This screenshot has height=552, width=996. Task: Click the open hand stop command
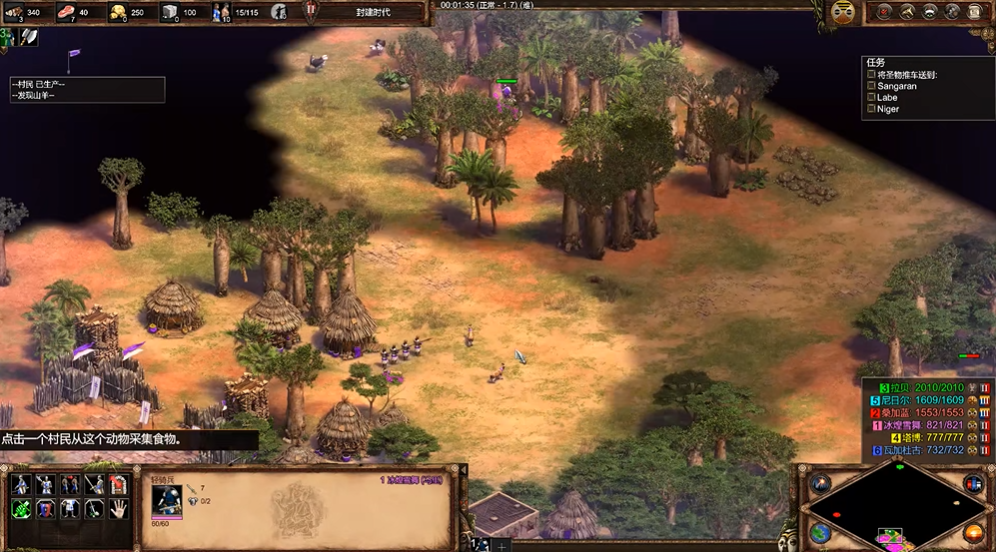(118, 509)
